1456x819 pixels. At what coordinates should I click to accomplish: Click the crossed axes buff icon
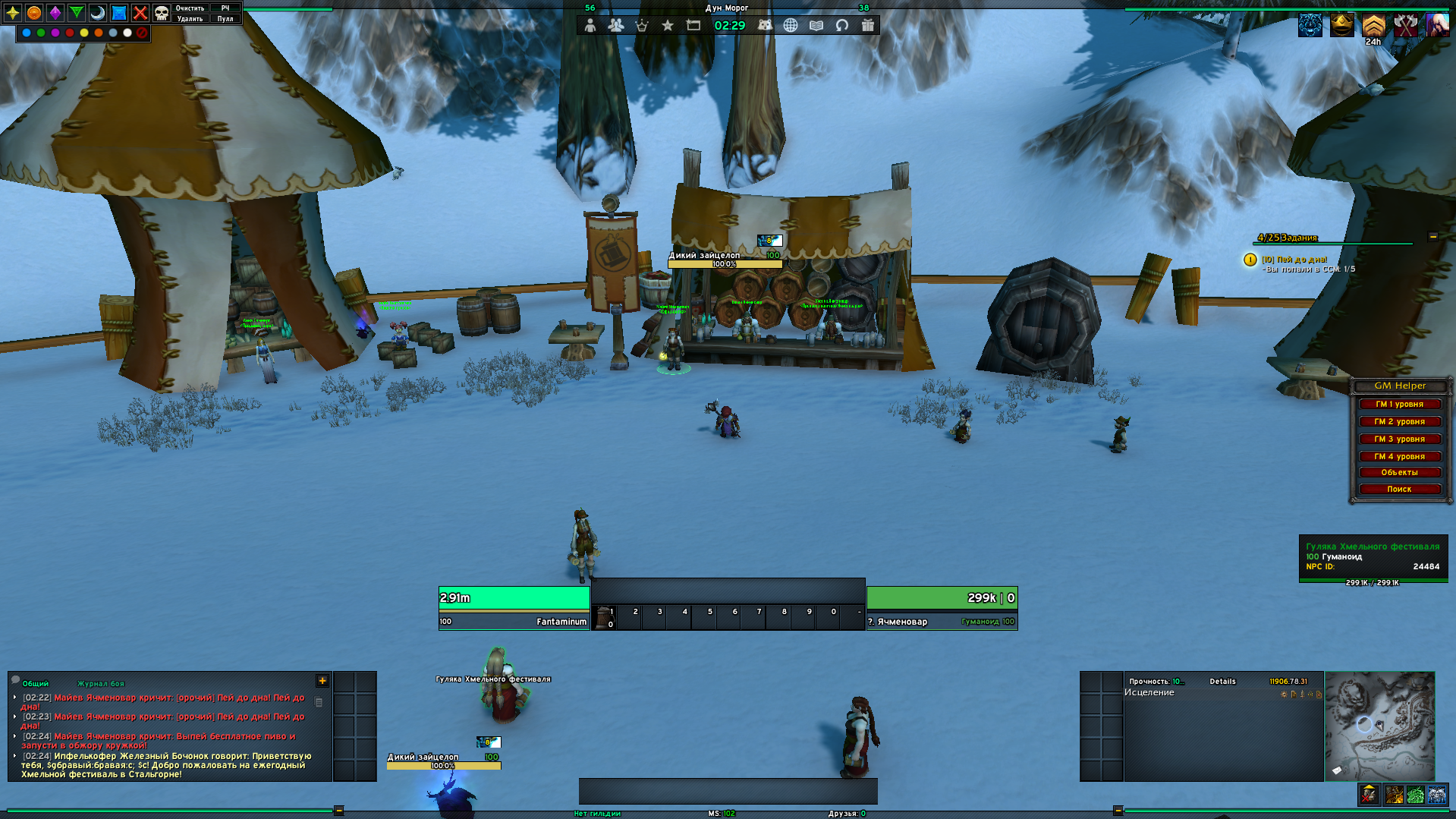[x=1405, y=25]
